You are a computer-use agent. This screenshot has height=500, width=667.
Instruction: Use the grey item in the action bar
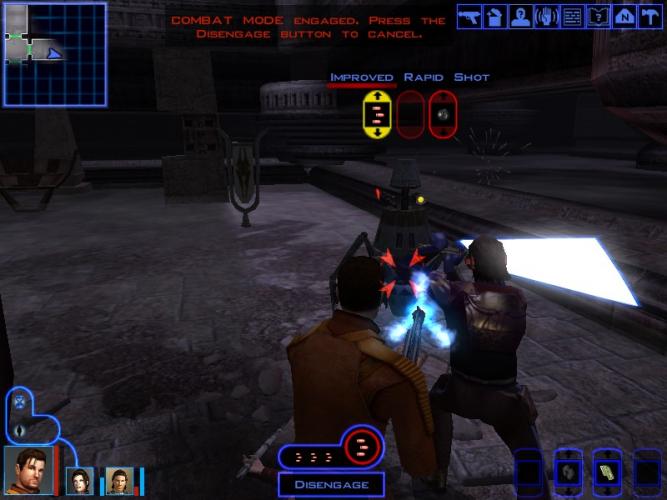coord(568,471)
